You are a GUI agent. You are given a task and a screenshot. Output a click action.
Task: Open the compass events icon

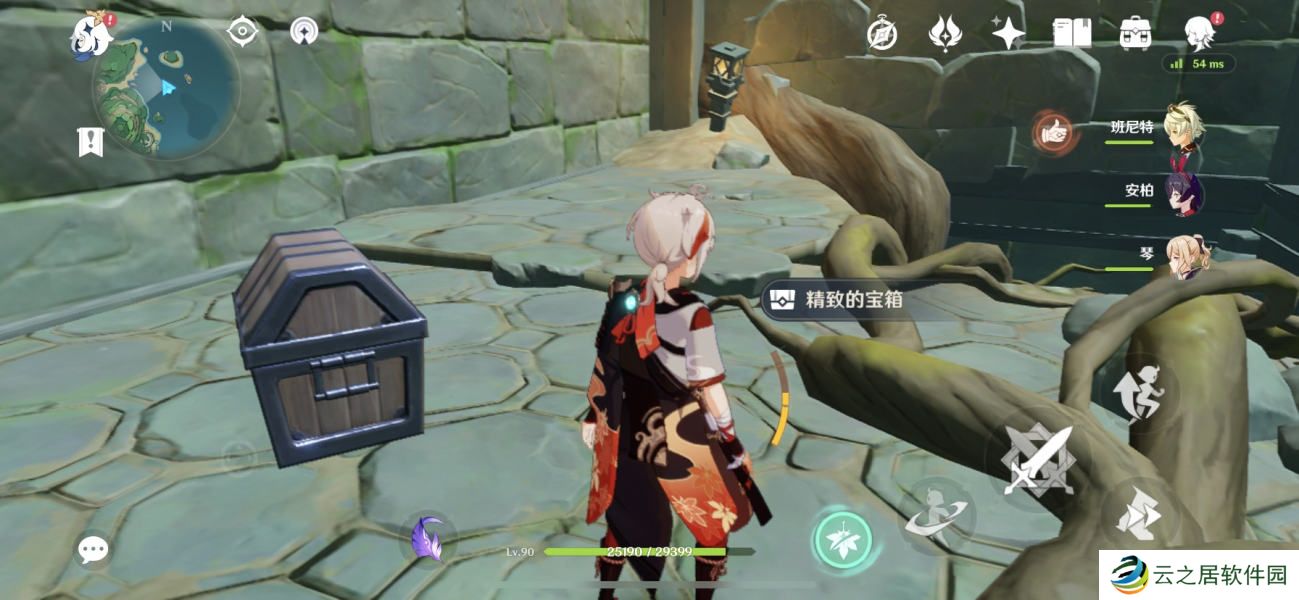[881, 35]
